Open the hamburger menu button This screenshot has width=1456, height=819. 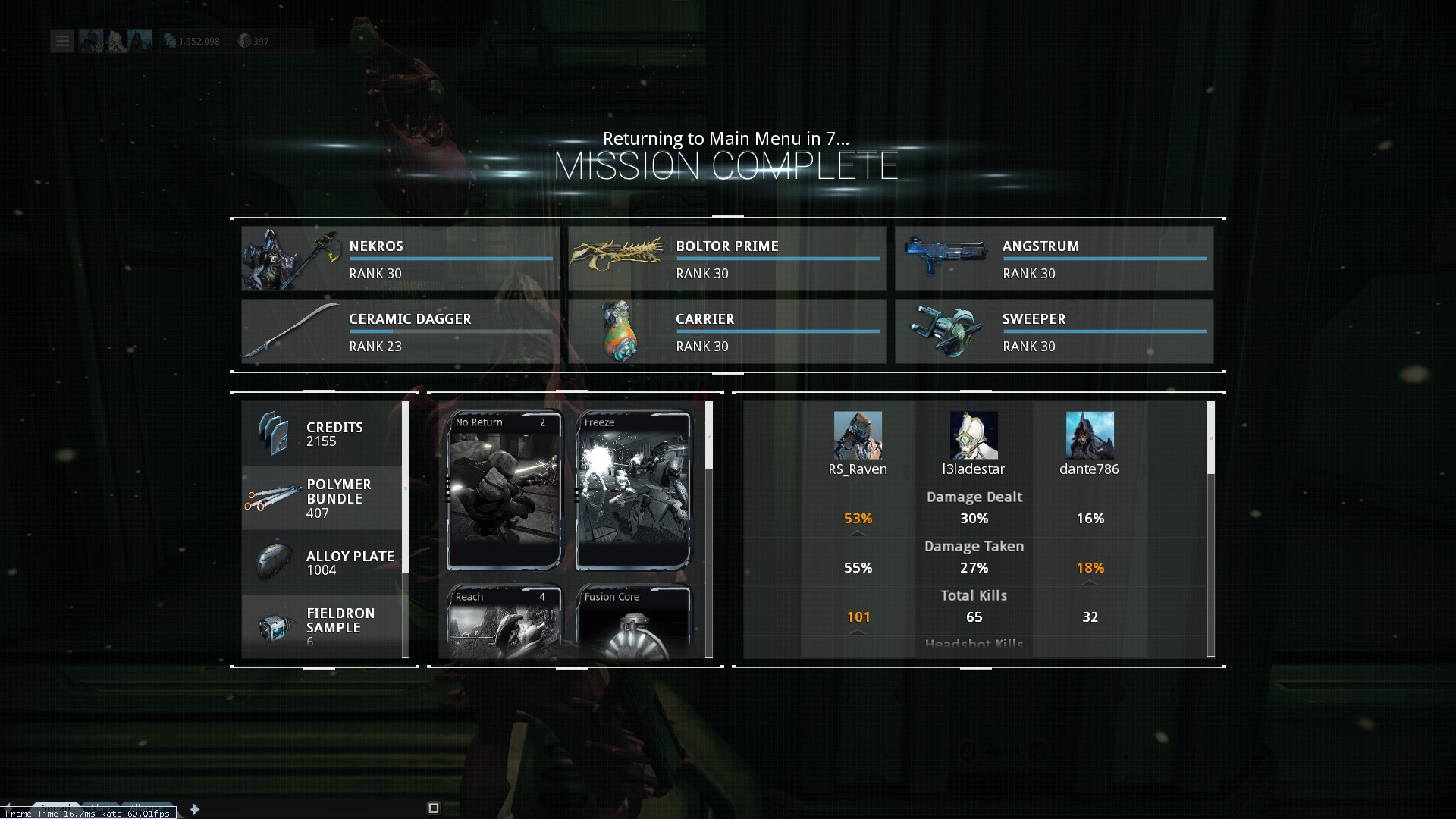click(x=62, y=41)
